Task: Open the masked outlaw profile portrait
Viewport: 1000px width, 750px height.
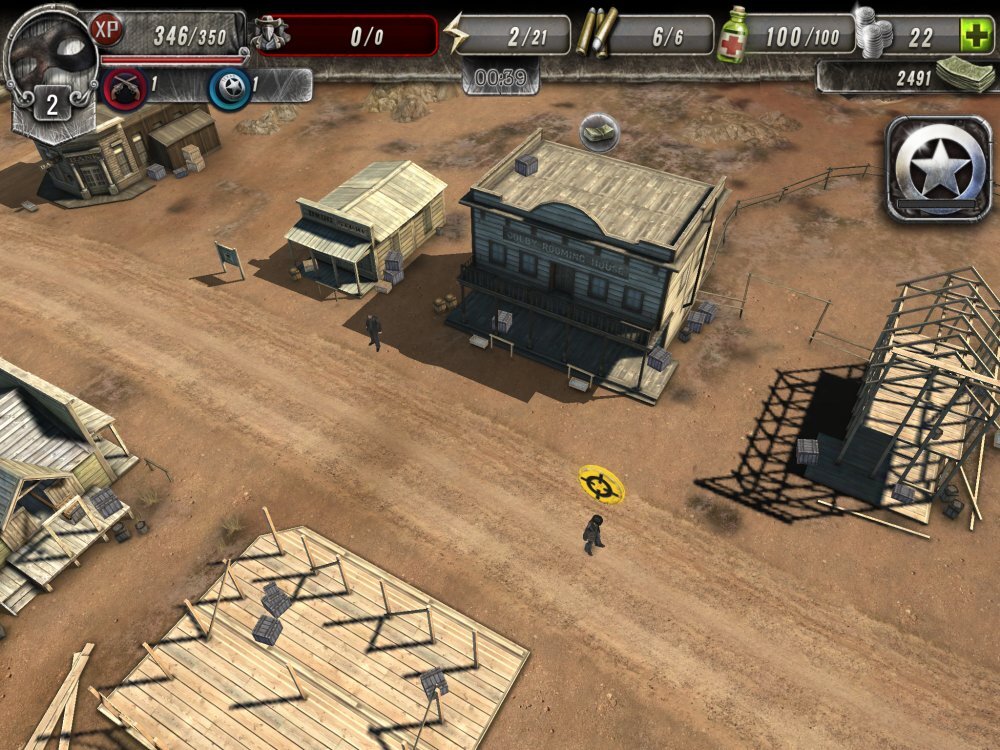Action: 48,50
